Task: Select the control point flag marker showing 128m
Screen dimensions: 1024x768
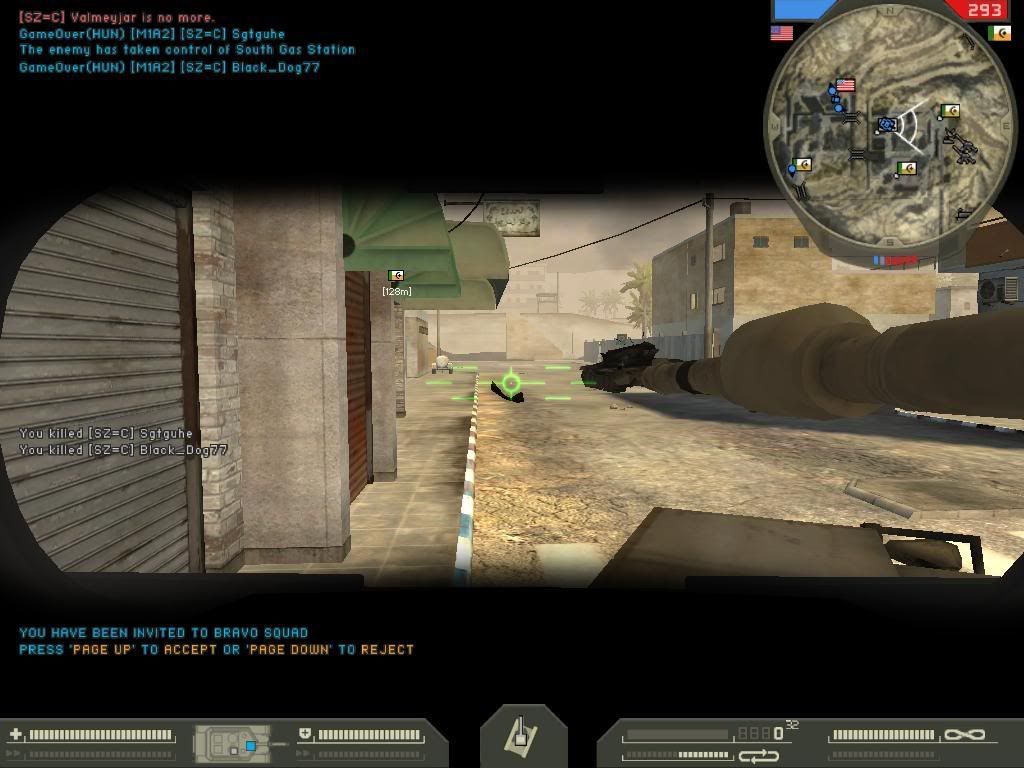Action: click(396, 276)
